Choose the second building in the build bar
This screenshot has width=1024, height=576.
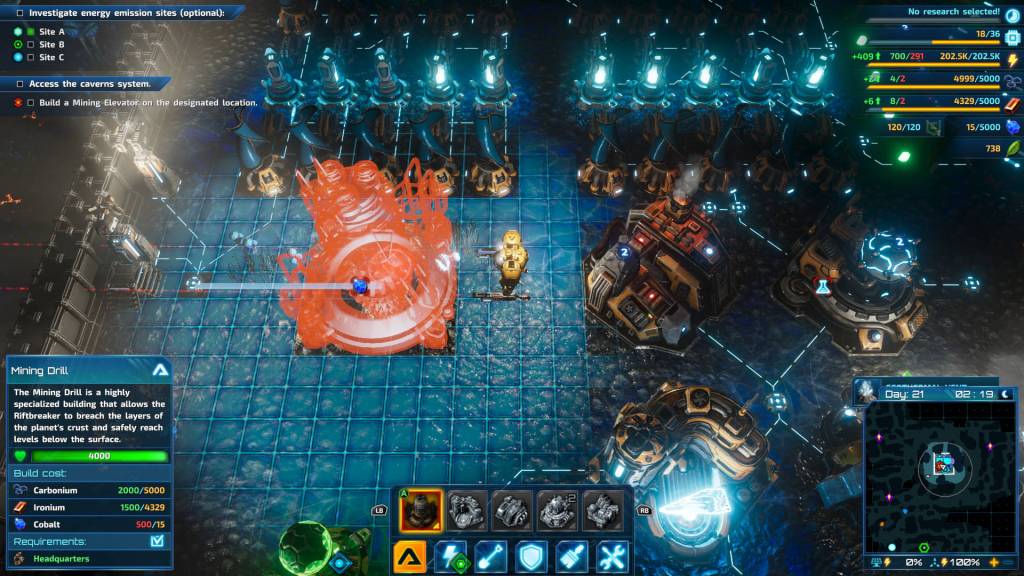click(467, 511)
